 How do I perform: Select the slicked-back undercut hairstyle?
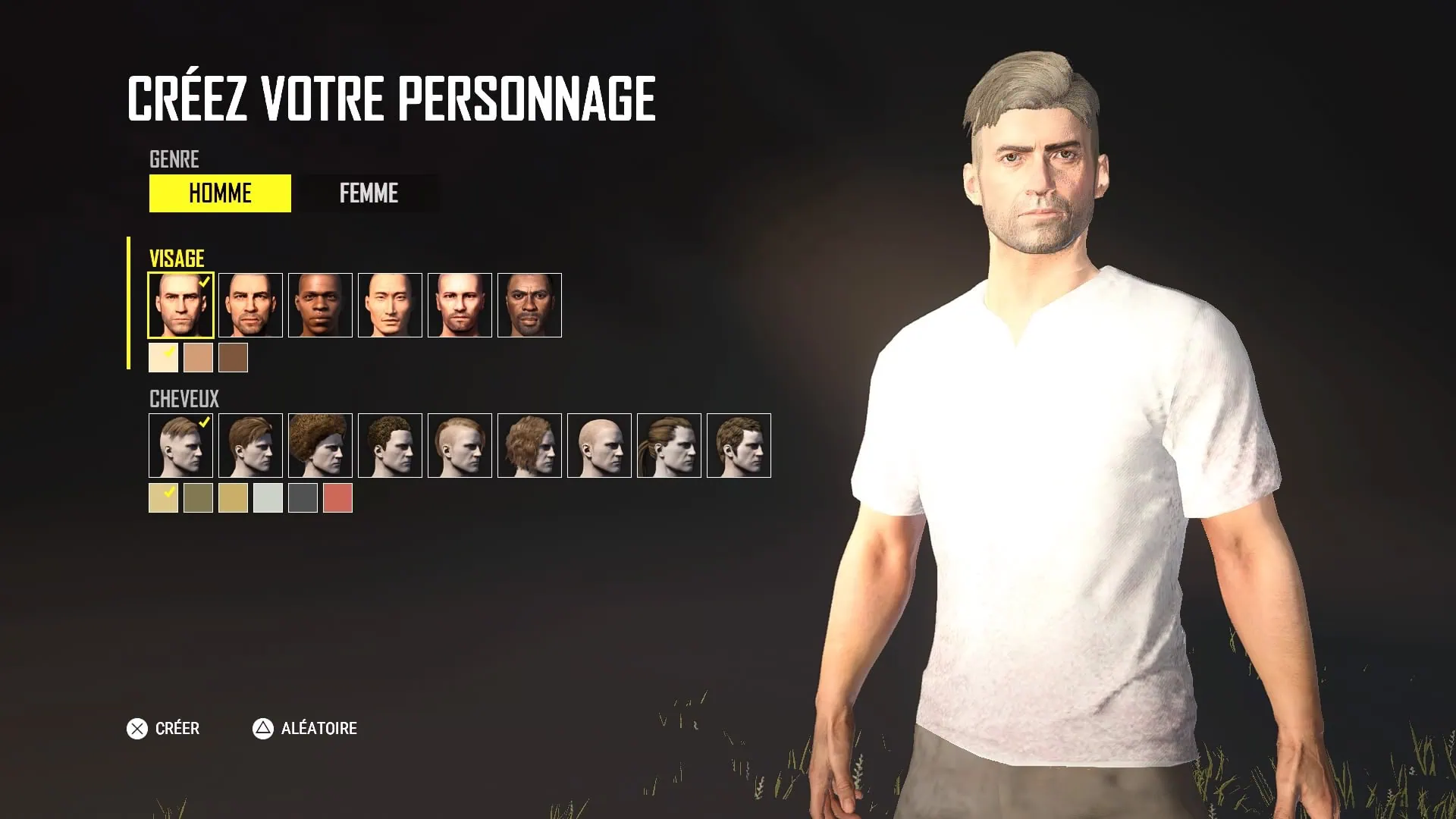coord(180,445)
